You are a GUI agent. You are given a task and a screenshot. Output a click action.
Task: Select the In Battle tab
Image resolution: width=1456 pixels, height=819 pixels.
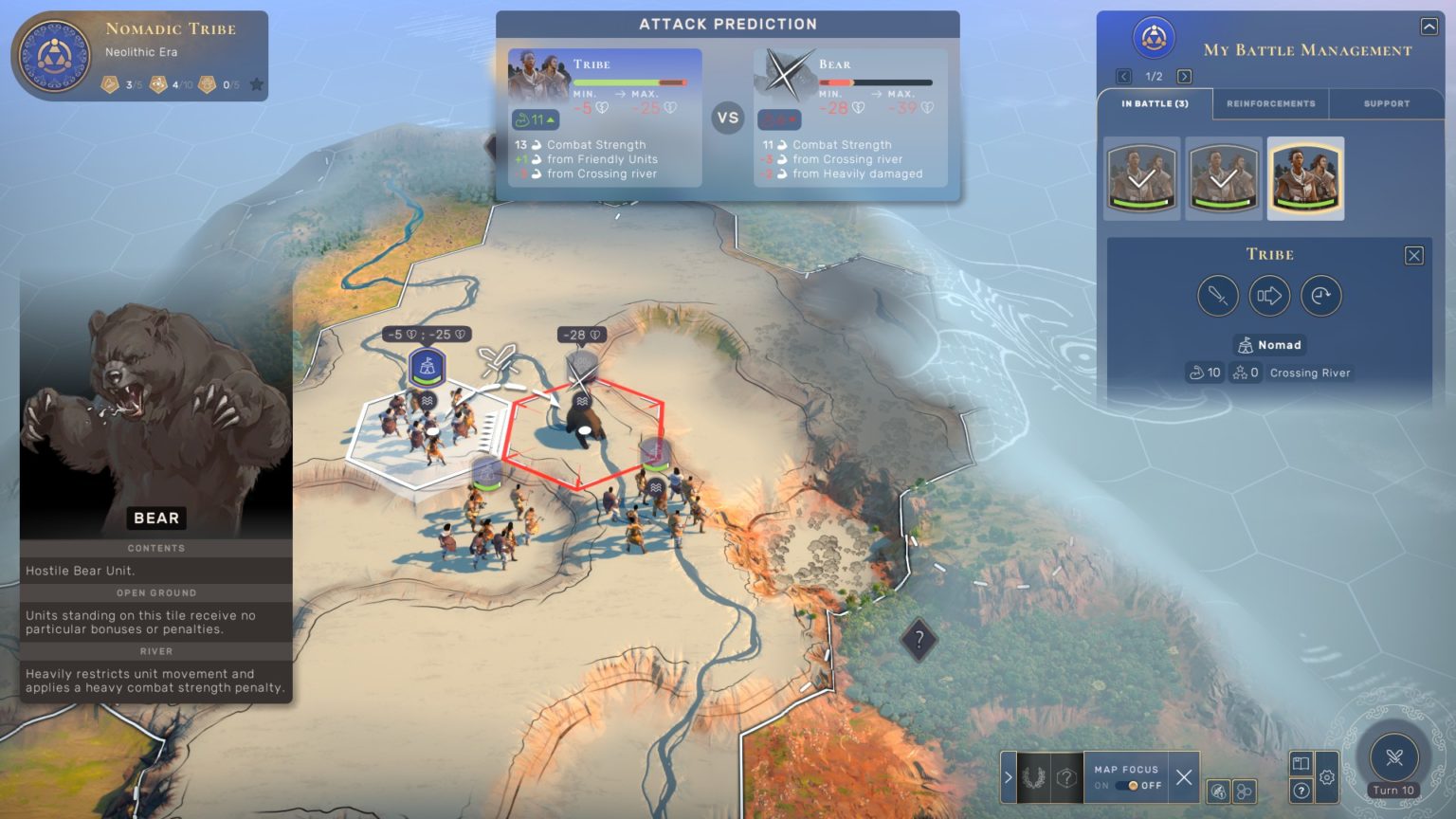click(x=1155, y=103)
